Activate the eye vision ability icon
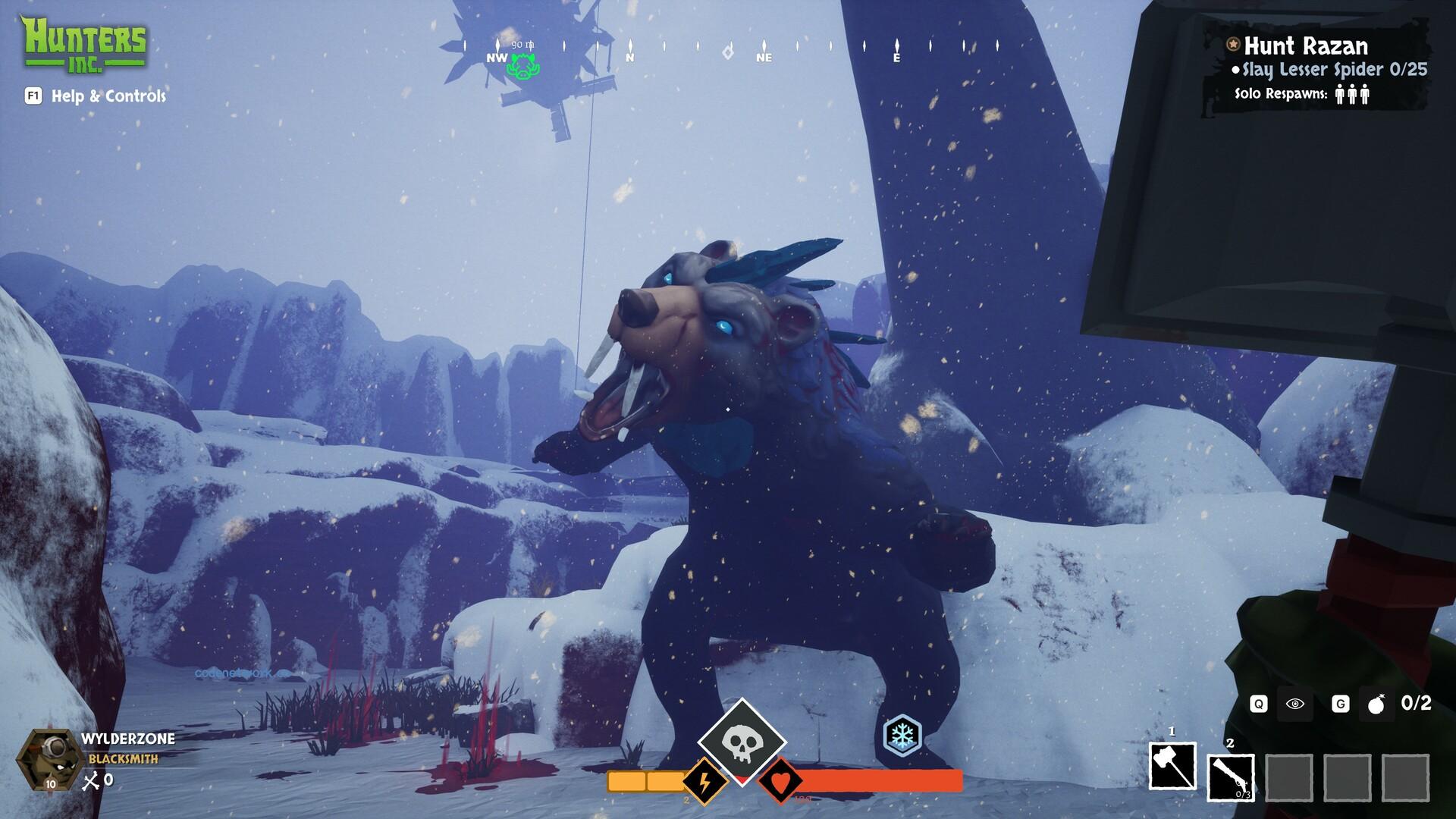This screenshot has width=1456, height=819. 1295,704
